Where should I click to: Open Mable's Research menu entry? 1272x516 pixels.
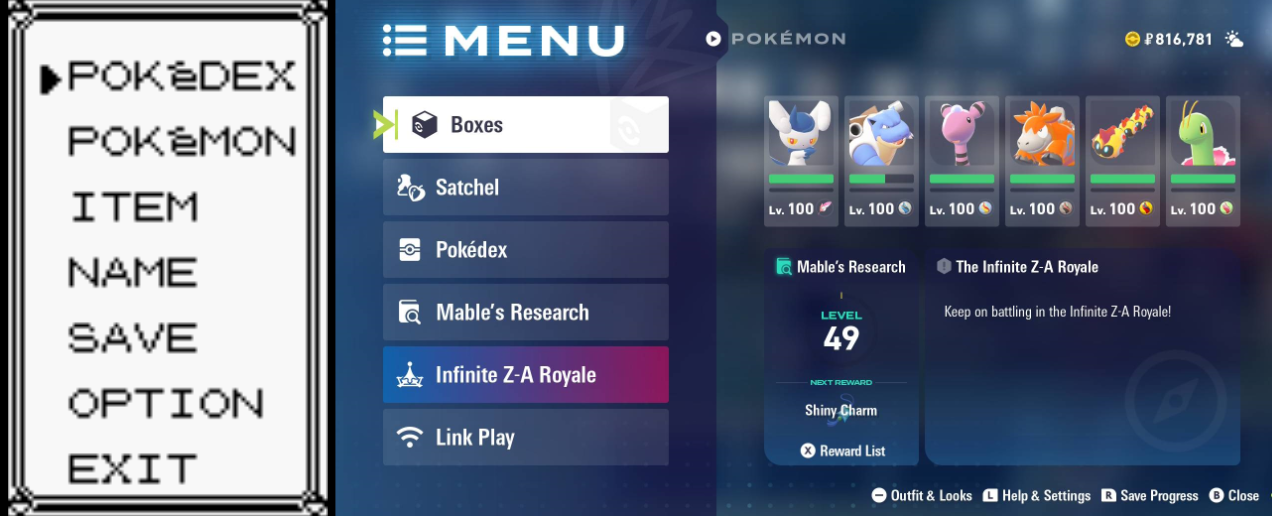pos(525,312)
